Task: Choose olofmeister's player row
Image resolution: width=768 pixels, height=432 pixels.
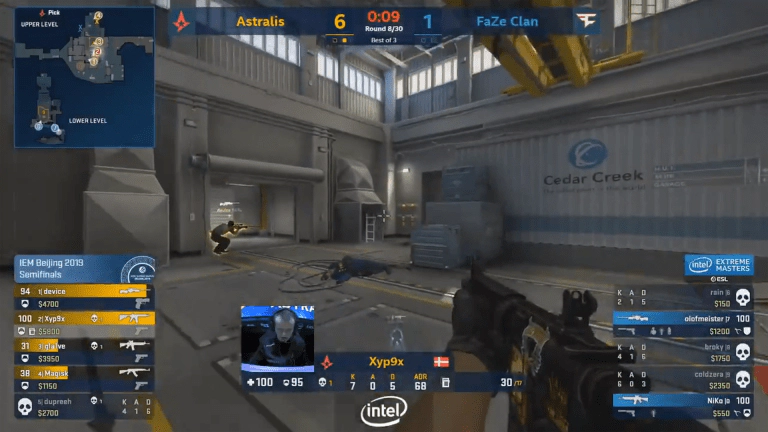Action: point(684,324)
